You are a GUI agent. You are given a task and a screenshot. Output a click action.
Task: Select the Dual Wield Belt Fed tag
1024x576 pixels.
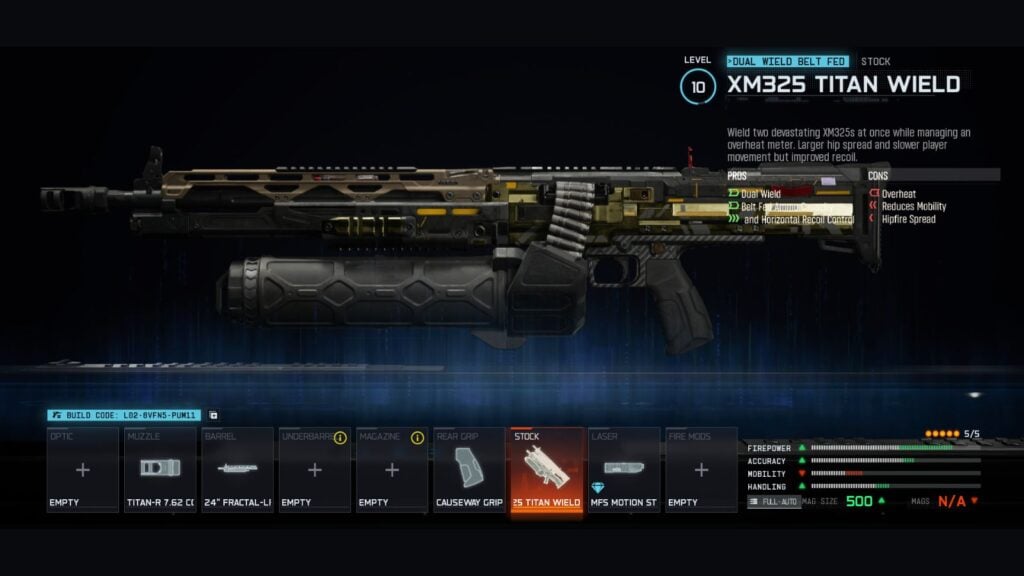click(789, 61)
